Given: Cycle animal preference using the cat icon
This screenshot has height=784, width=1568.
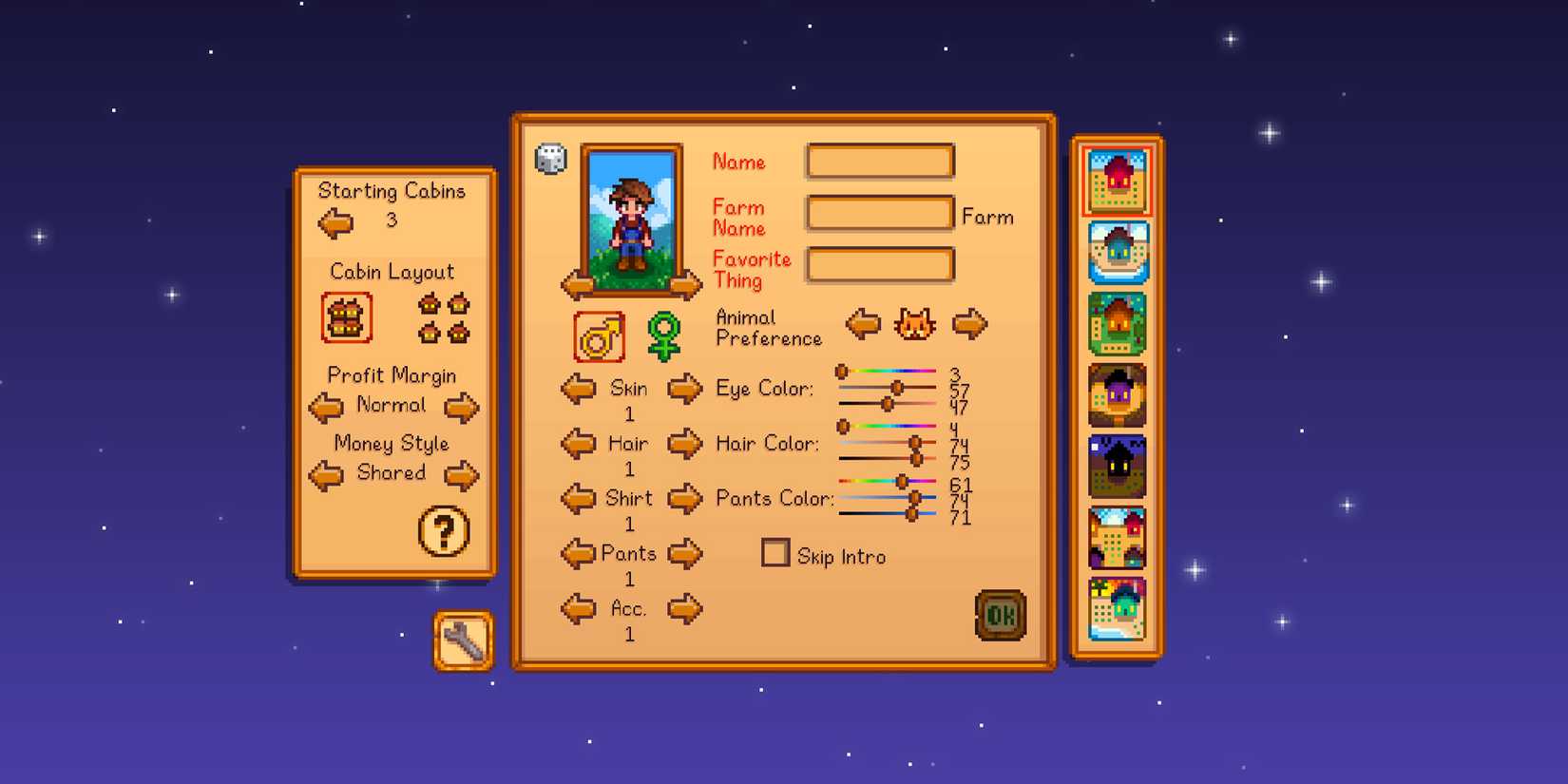Looking at the screenshot, I should 914,324.
